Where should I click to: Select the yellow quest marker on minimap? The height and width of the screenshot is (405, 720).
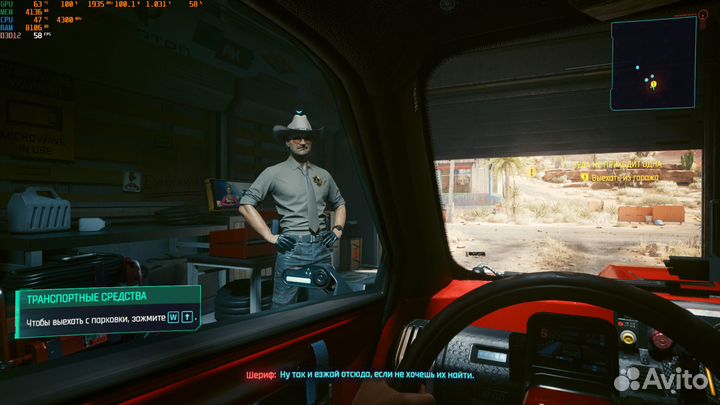click(654, 85)
